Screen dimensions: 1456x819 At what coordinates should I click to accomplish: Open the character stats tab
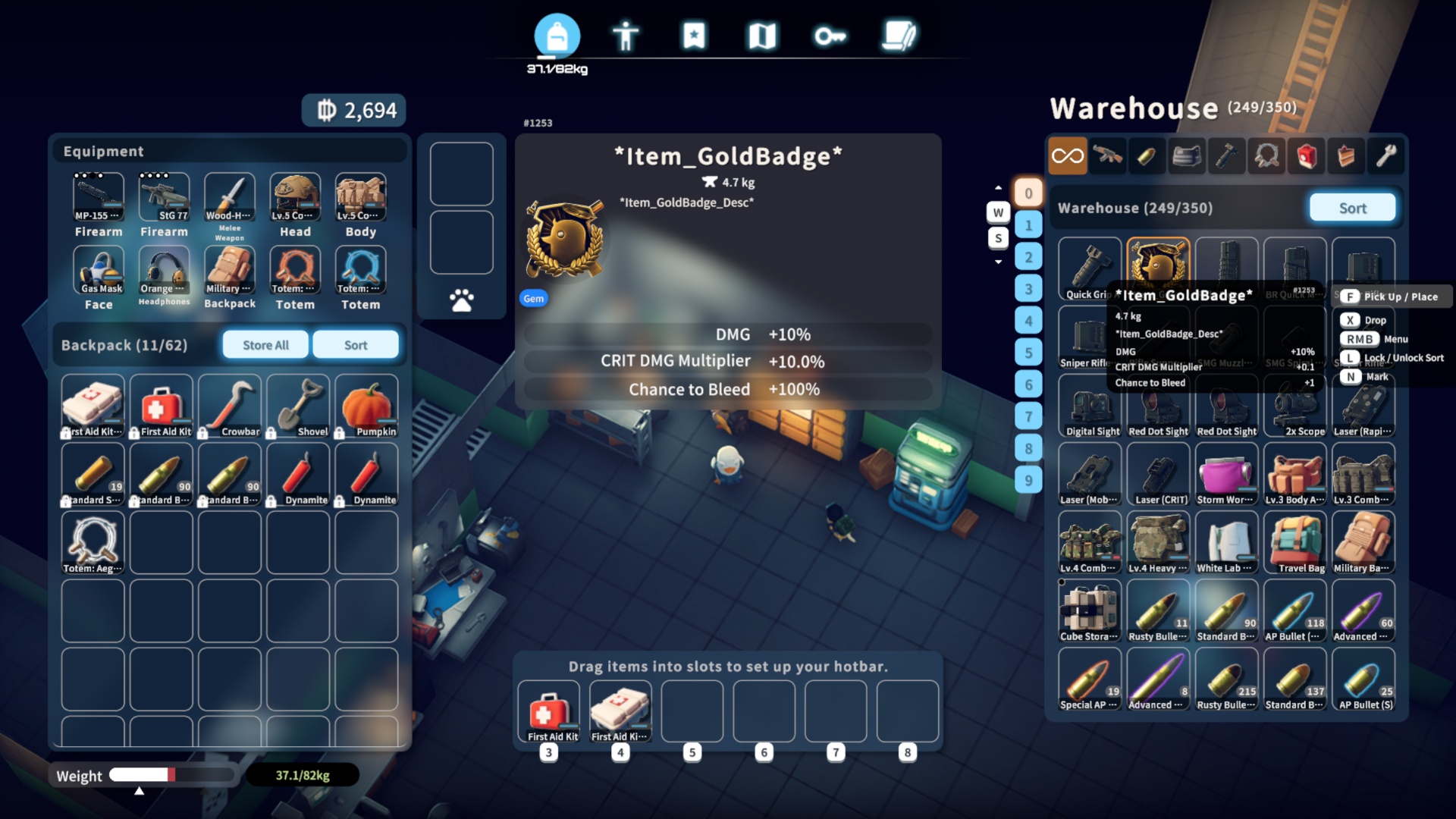625,36
